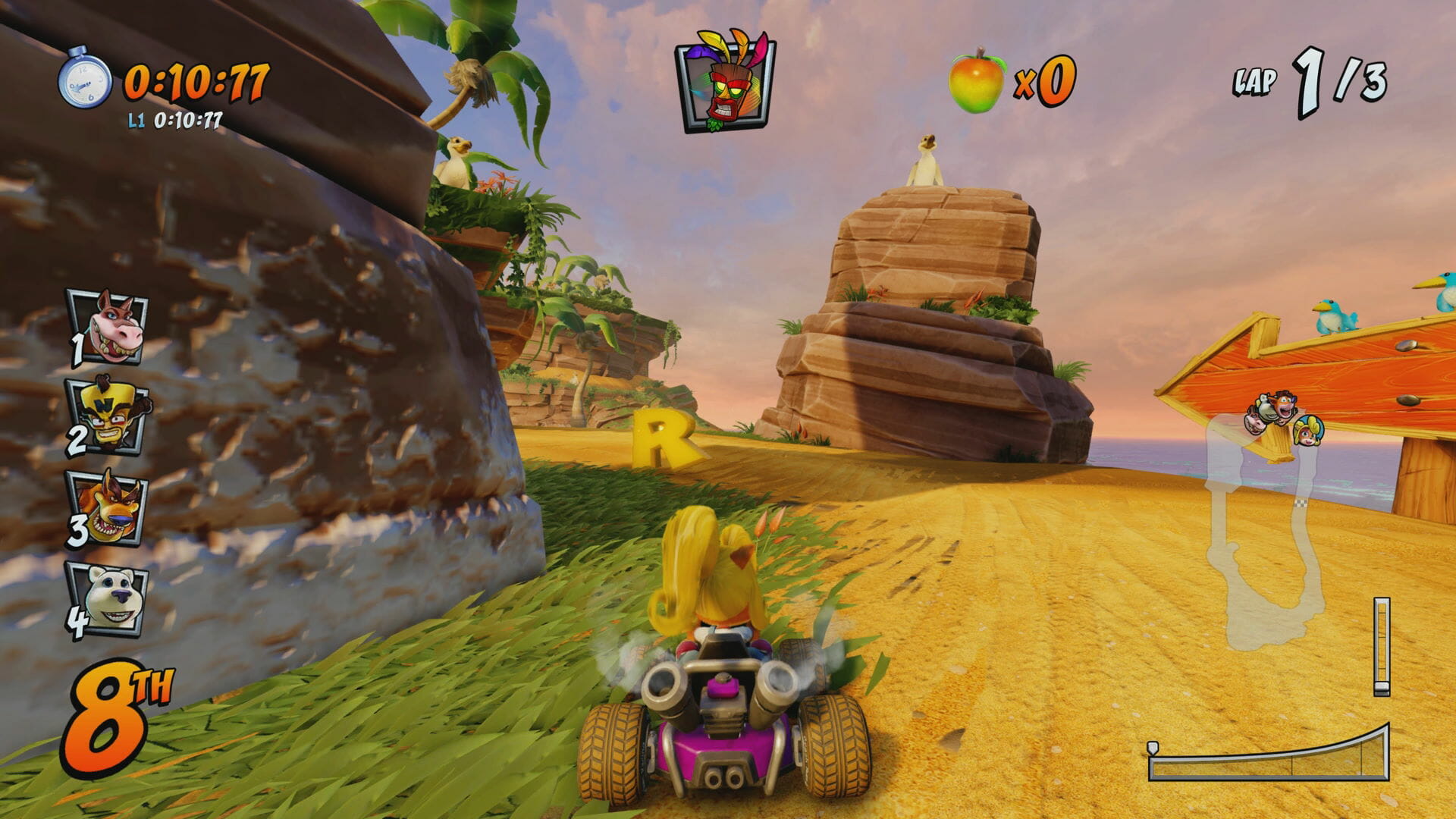Click the Wumpa fruit counter icon

[977, 81]
